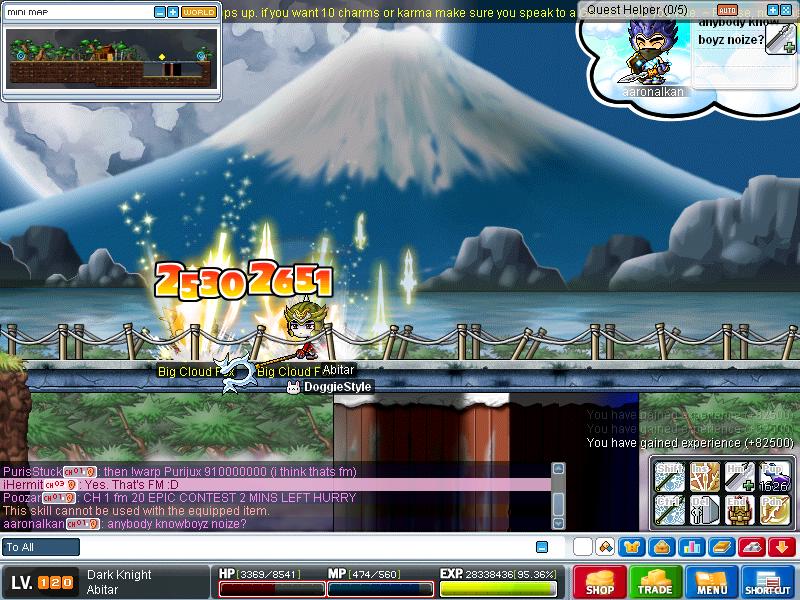The image size is (800, 600).
Task: Open the inventory bag icon button
Action: [661, 547]
